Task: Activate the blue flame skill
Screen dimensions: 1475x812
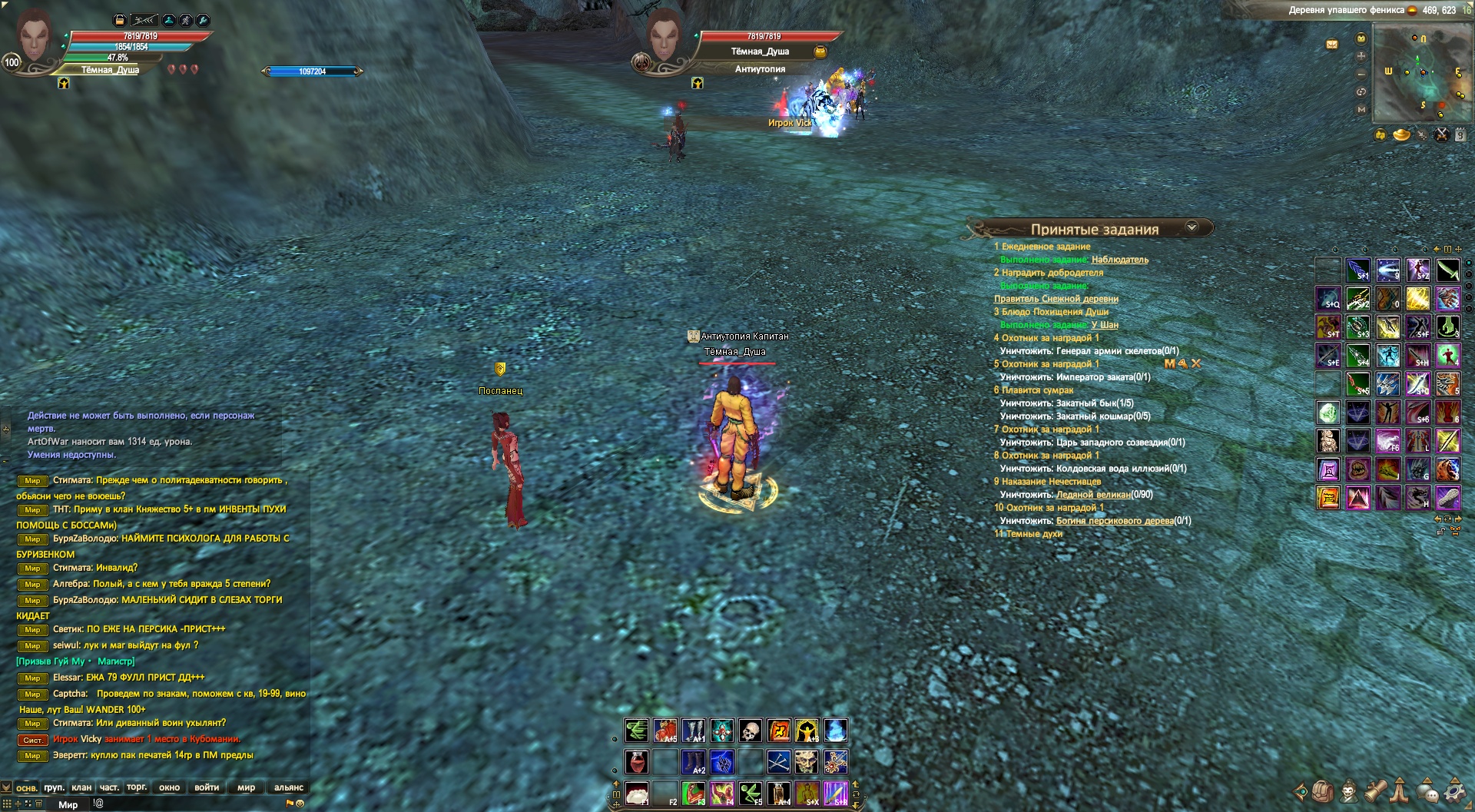Action: (836, 731)
